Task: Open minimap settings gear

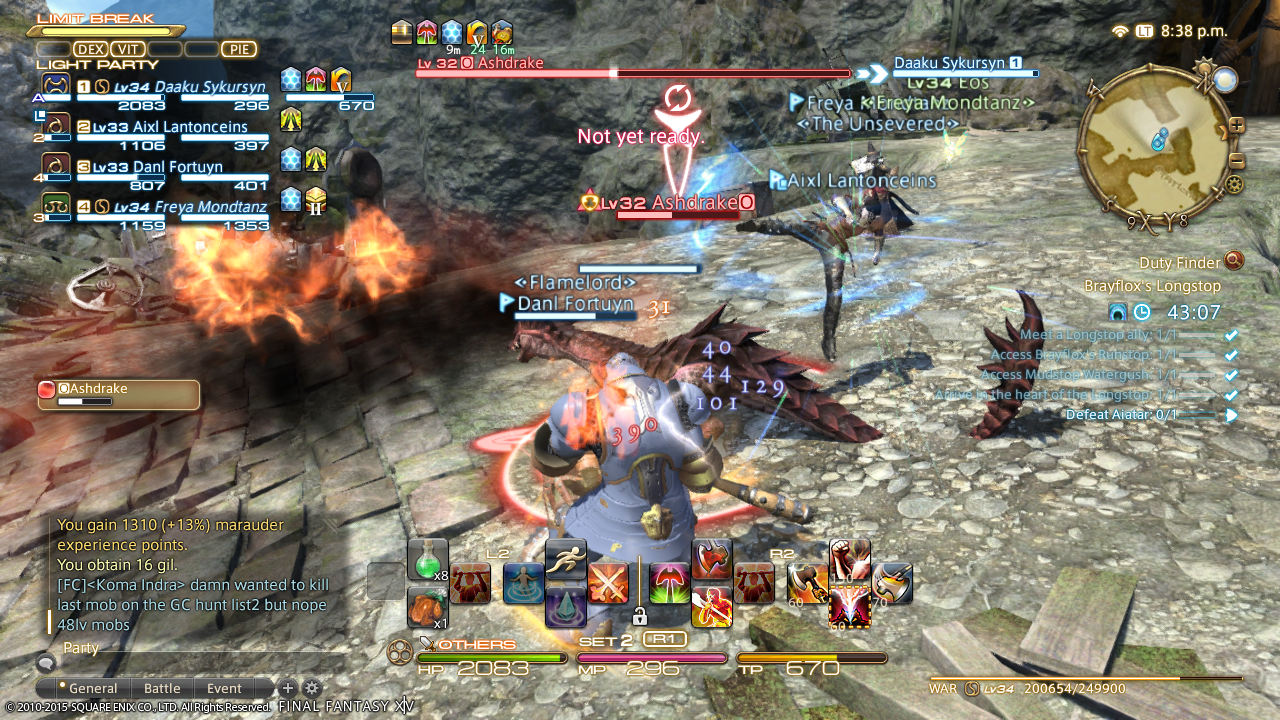Action: click(1234, 185)
